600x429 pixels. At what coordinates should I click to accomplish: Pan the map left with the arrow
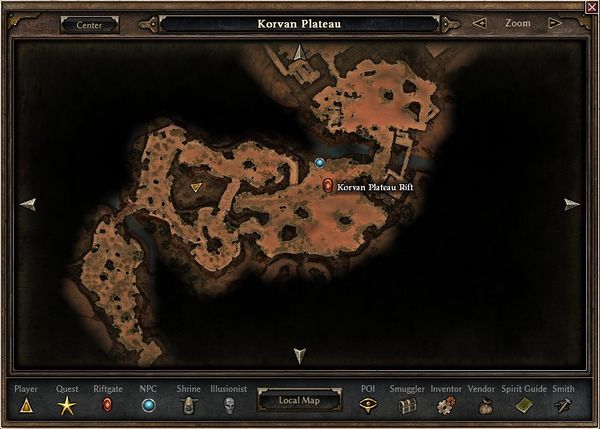point(28,203)
